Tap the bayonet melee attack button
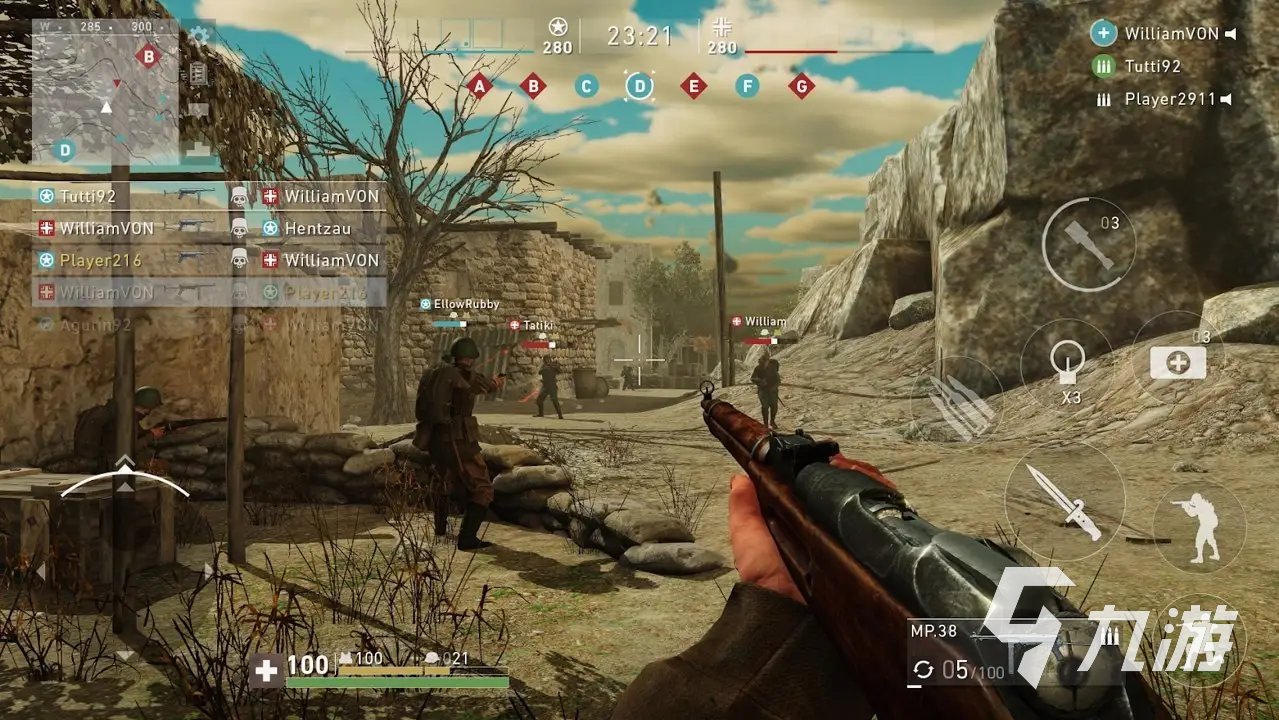 1064,500
